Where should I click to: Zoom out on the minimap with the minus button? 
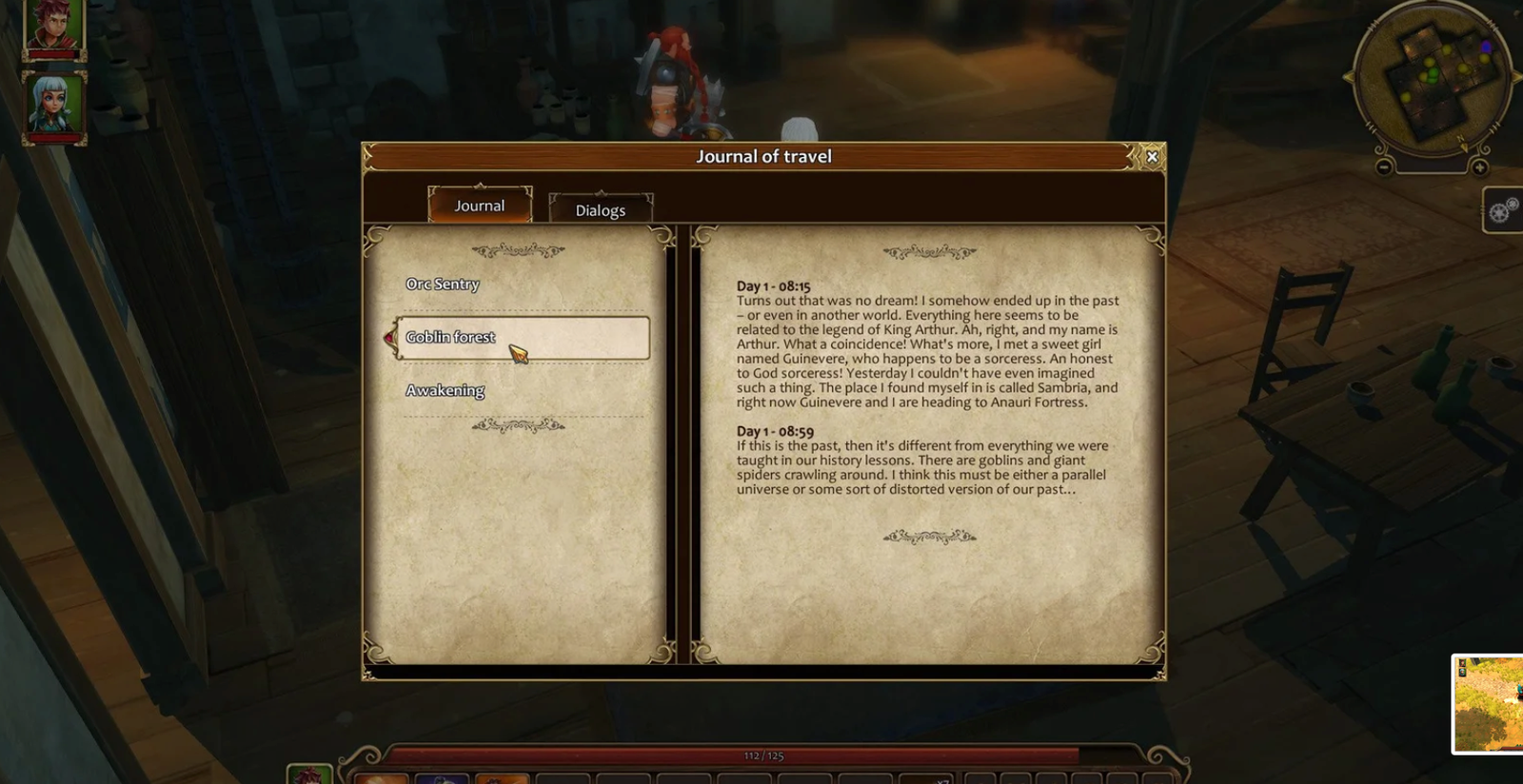[x=1384, y=167]
